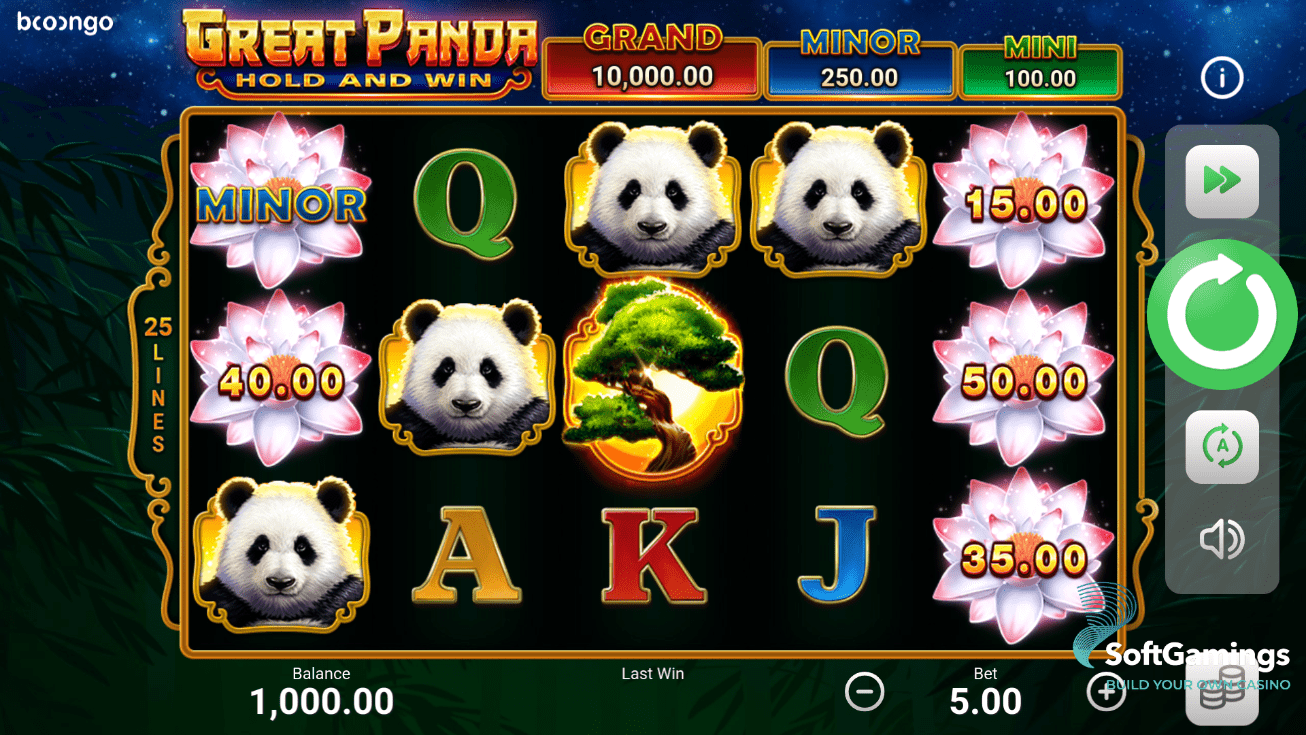Image resolution: width=1306 pixels, height=735 pixels.
Task: Mute the game sound via speaker icon
Action: click(x=1221, y=539)
